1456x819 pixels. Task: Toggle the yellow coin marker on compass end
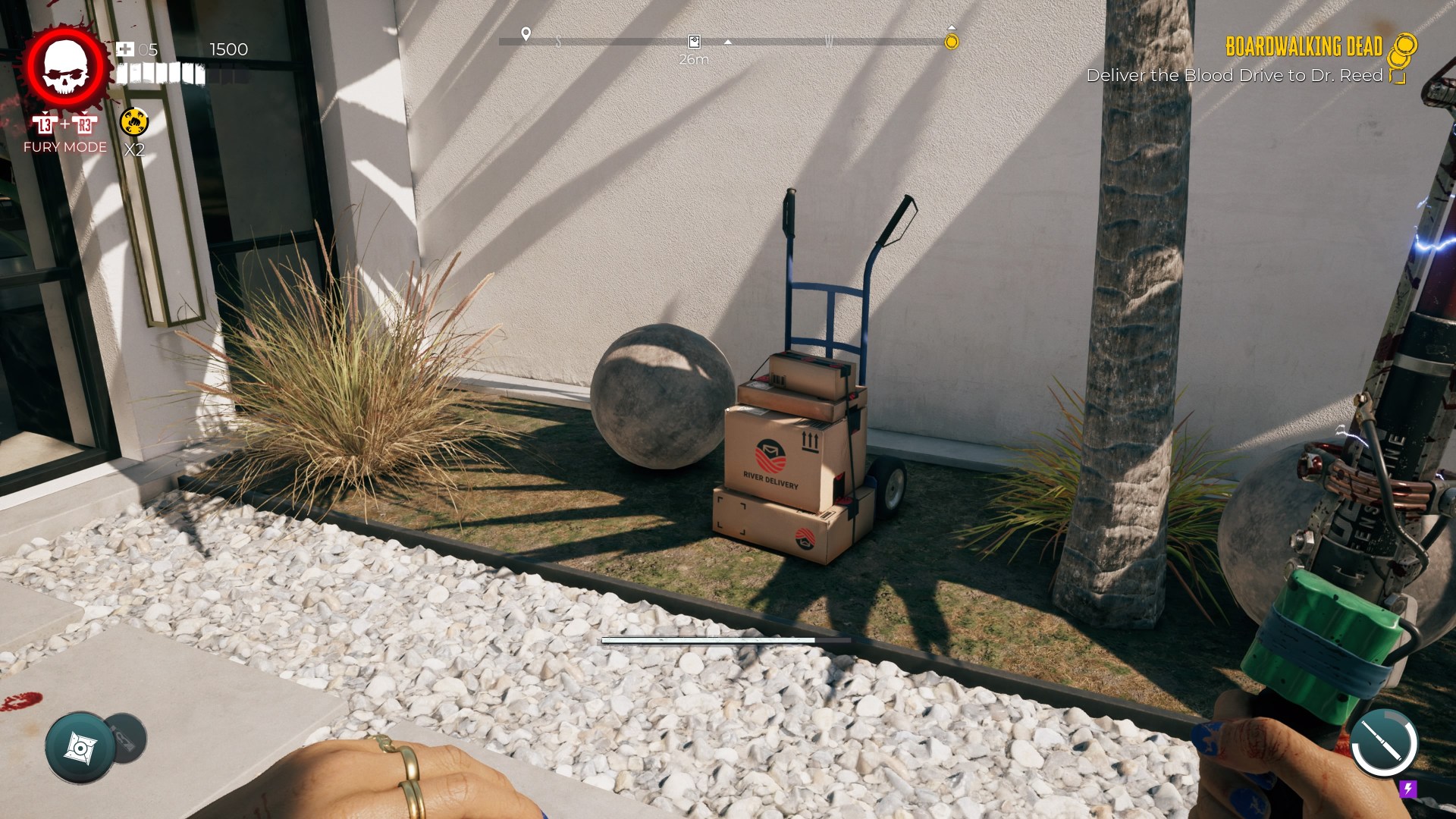tap(950, 43)
